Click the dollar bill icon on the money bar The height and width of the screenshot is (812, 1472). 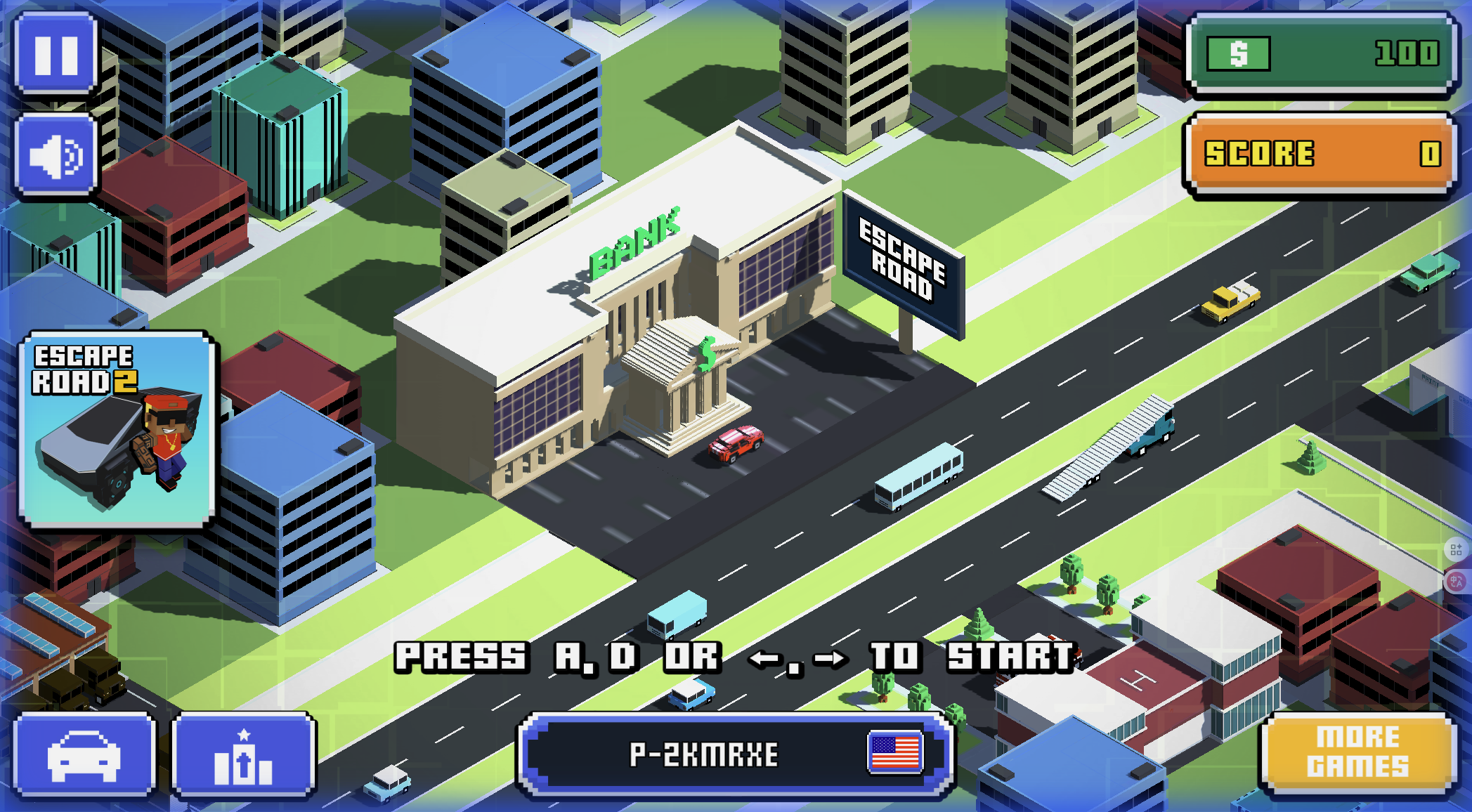point(1239,53)
